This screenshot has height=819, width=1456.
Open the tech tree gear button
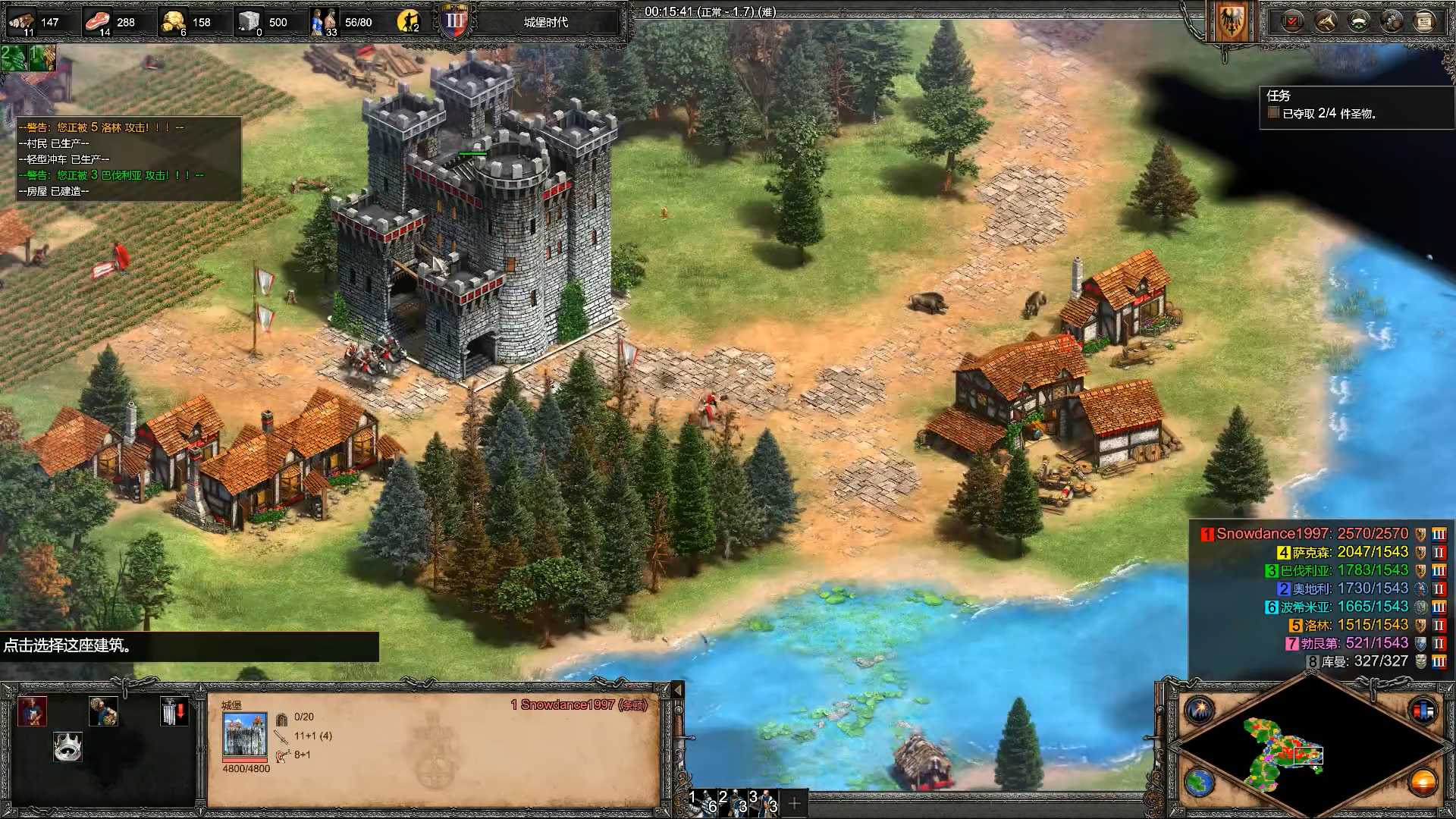click(1392, 21)
